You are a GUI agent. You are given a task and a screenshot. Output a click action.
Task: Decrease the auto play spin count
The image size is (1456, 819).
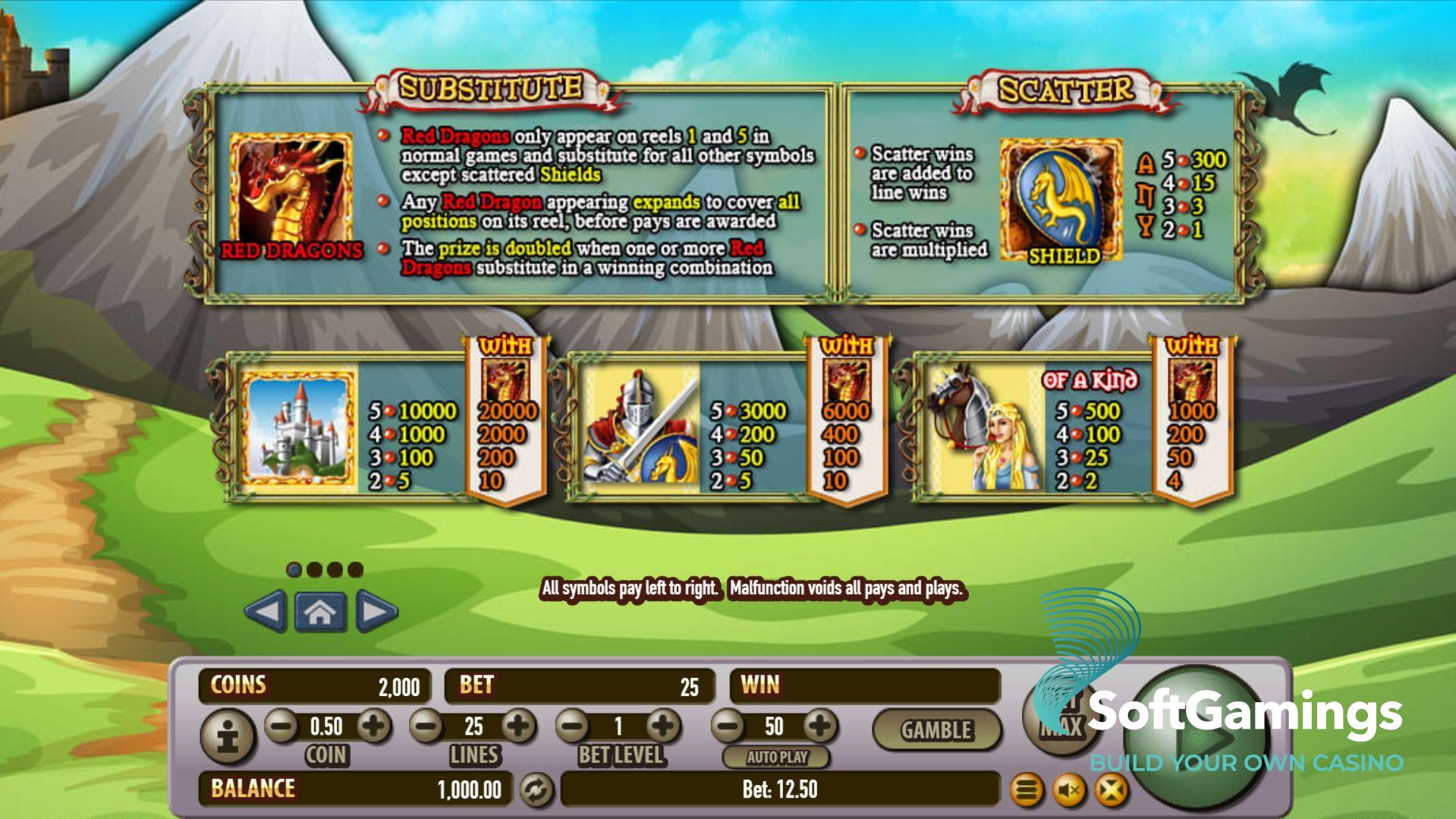tap(728, 726)
